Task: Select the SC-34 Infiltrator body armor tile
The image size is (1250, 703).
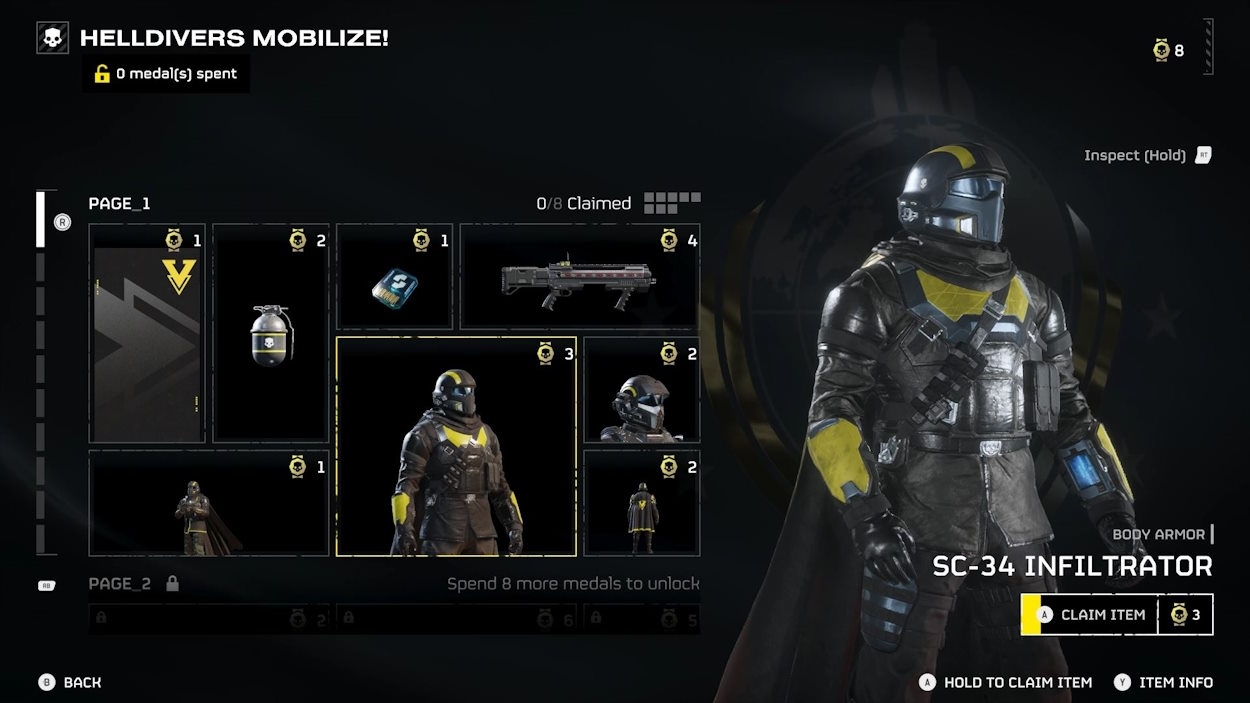Action: tap(456, 446)
